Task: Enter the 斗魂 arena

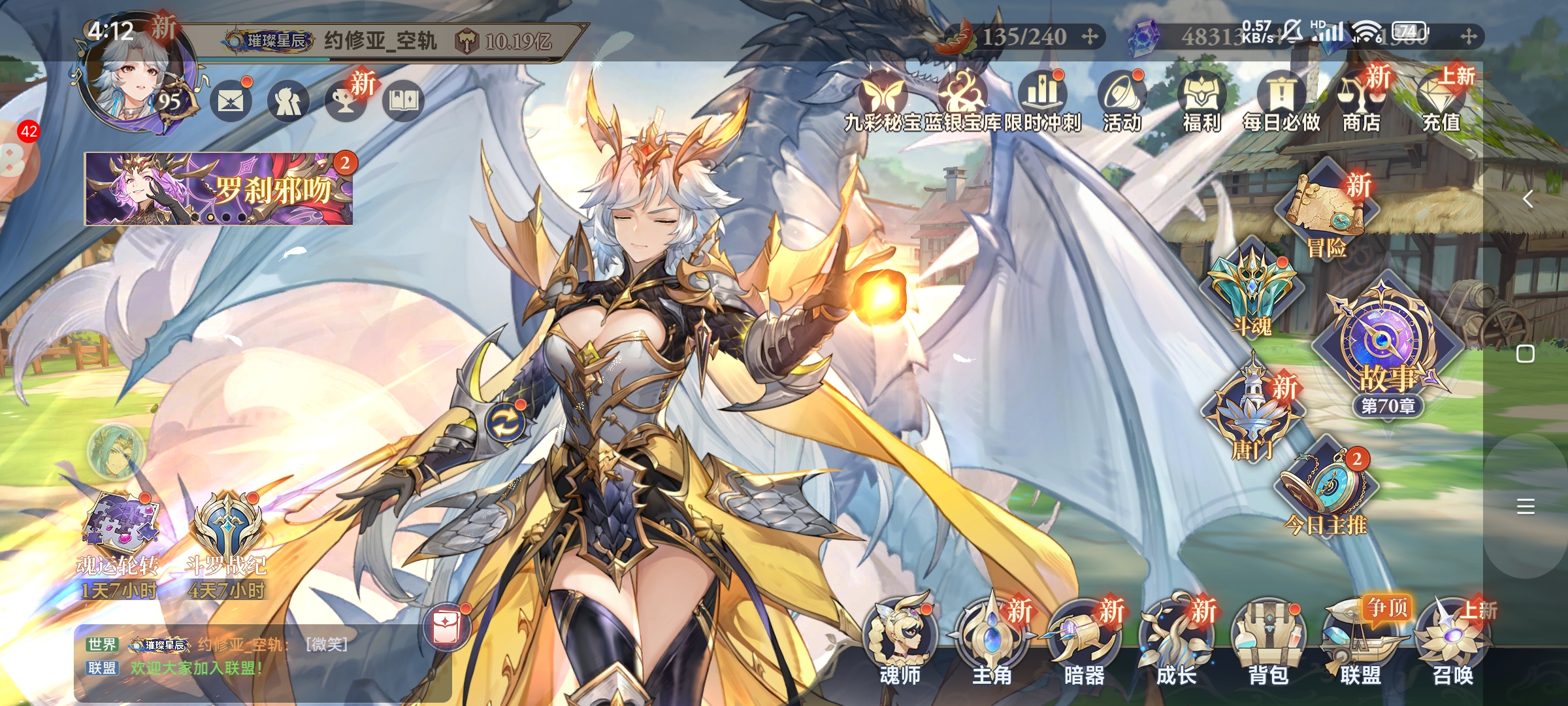Action: tap(1252, 291)
